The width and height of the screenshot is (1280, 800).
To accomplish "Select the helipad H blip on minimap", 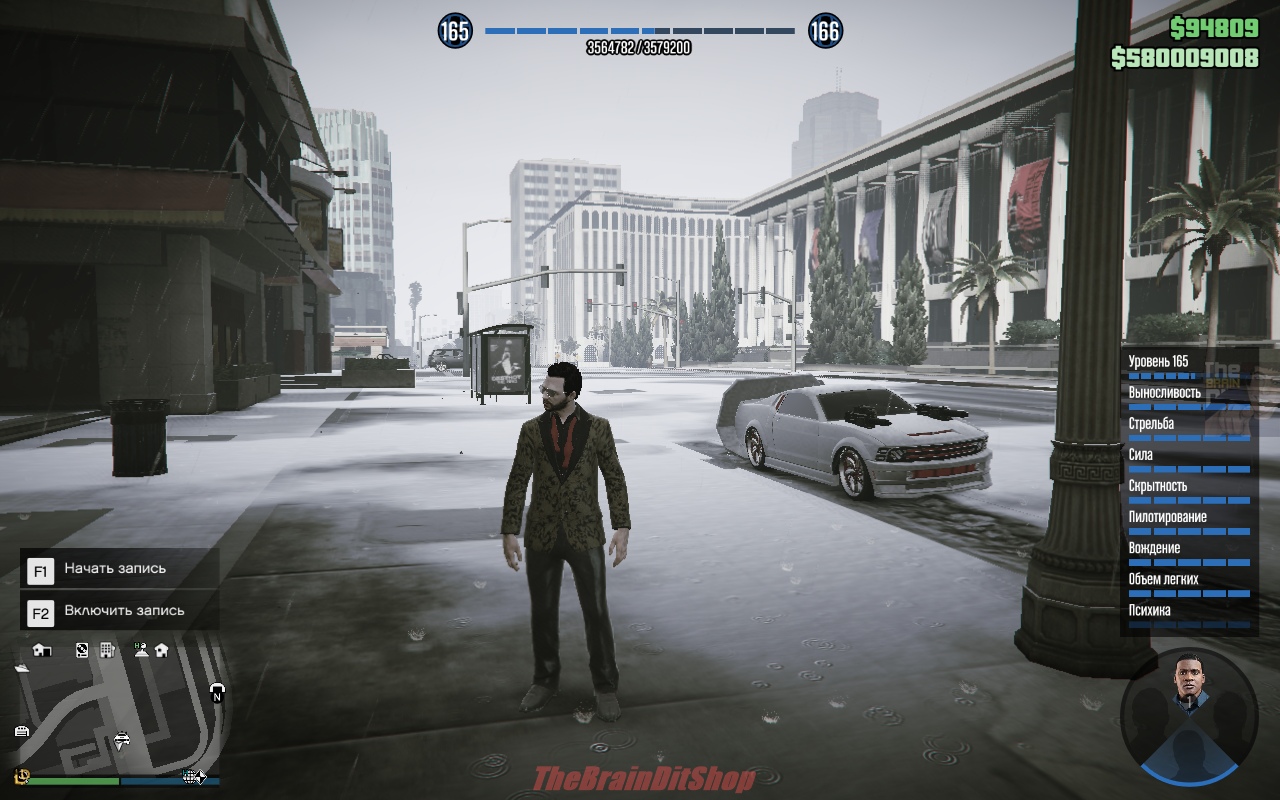I will (x=140, y=650).
